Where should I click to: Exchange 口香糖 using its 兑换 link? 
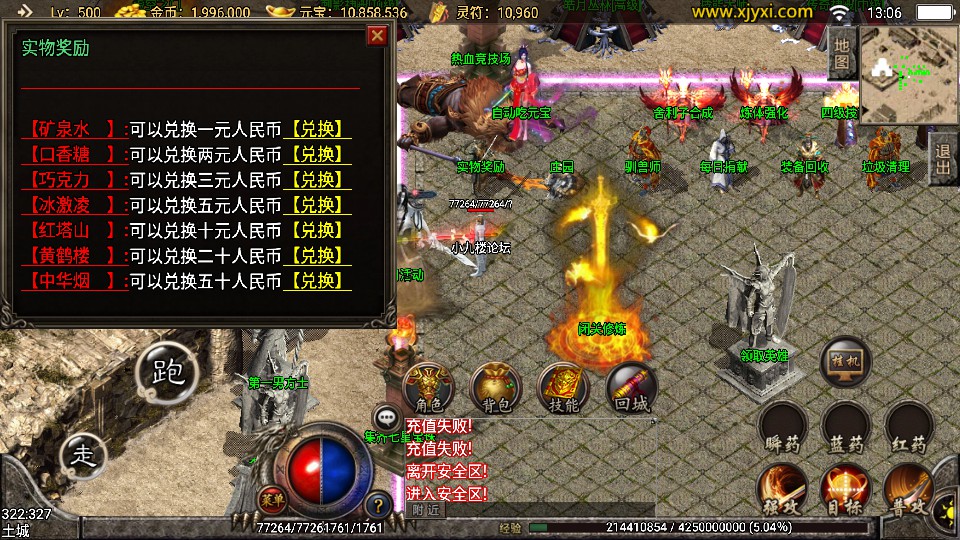pos(317,155)
